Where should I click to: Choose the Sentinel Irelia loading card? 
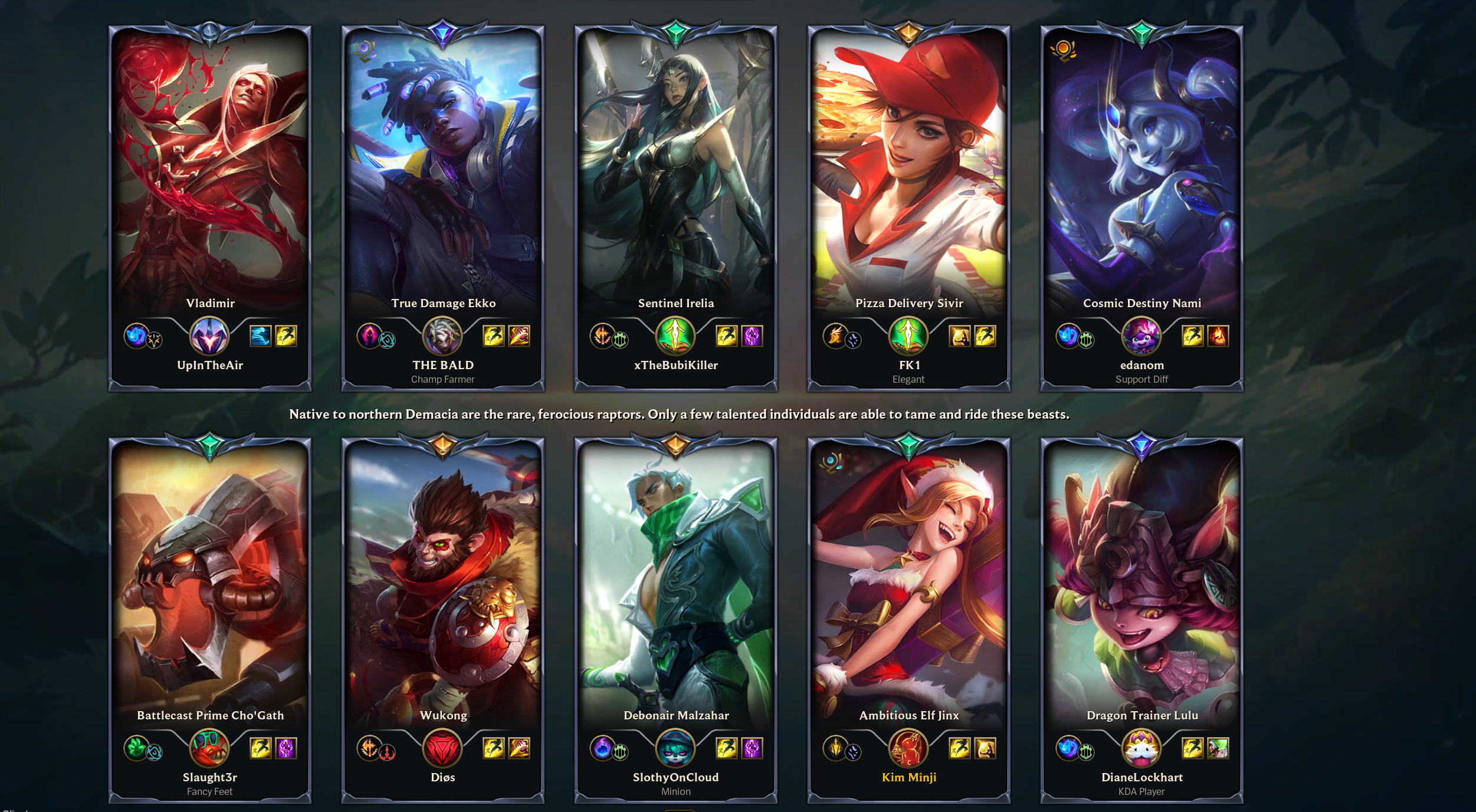[x=675, y=177]
